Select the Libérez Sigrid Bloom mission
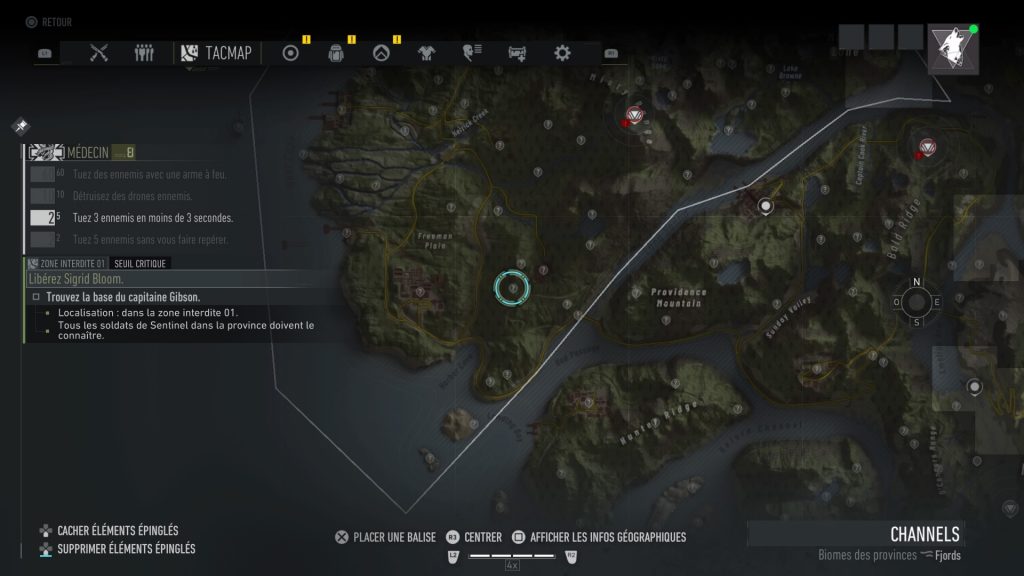Viewport: 1024px width, 576px height. click(77, 279)
